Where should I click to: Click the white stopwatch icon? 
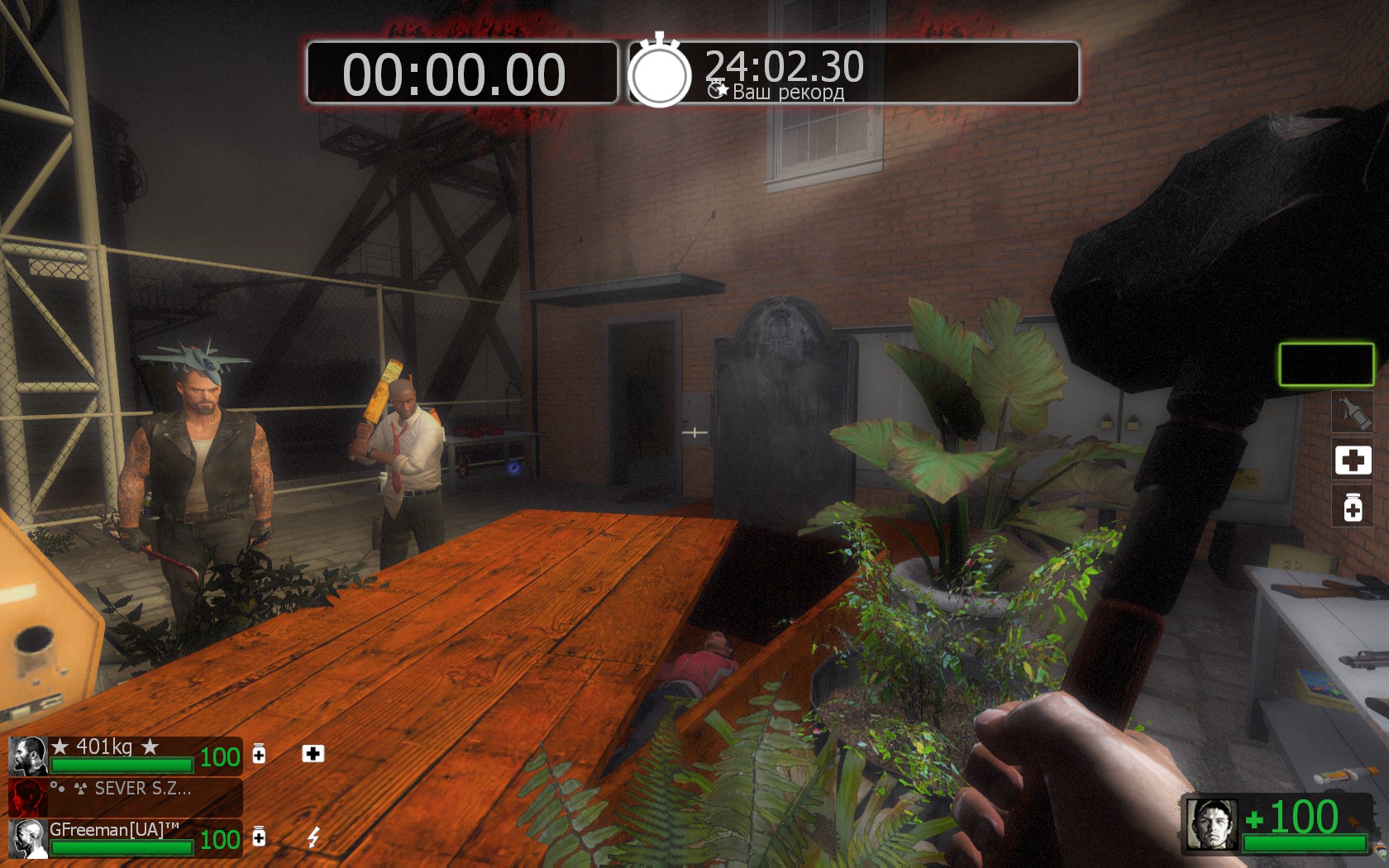click(x=659, y=74)
